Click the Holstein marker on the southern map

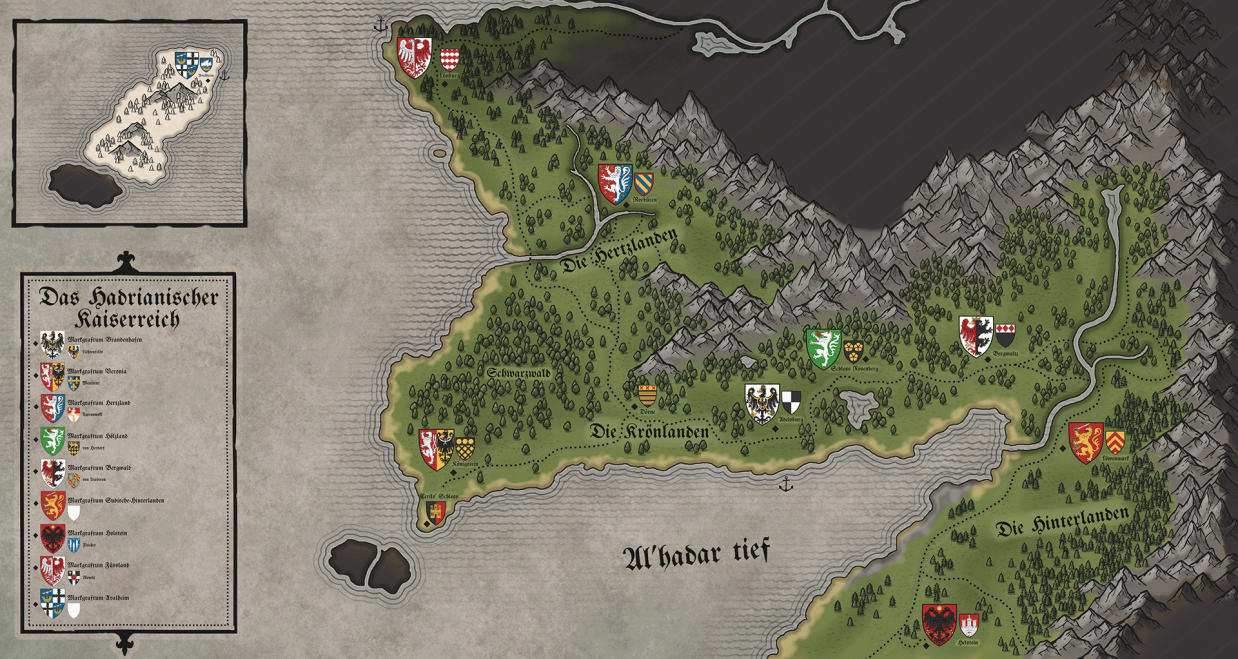(x=940, y=624)
